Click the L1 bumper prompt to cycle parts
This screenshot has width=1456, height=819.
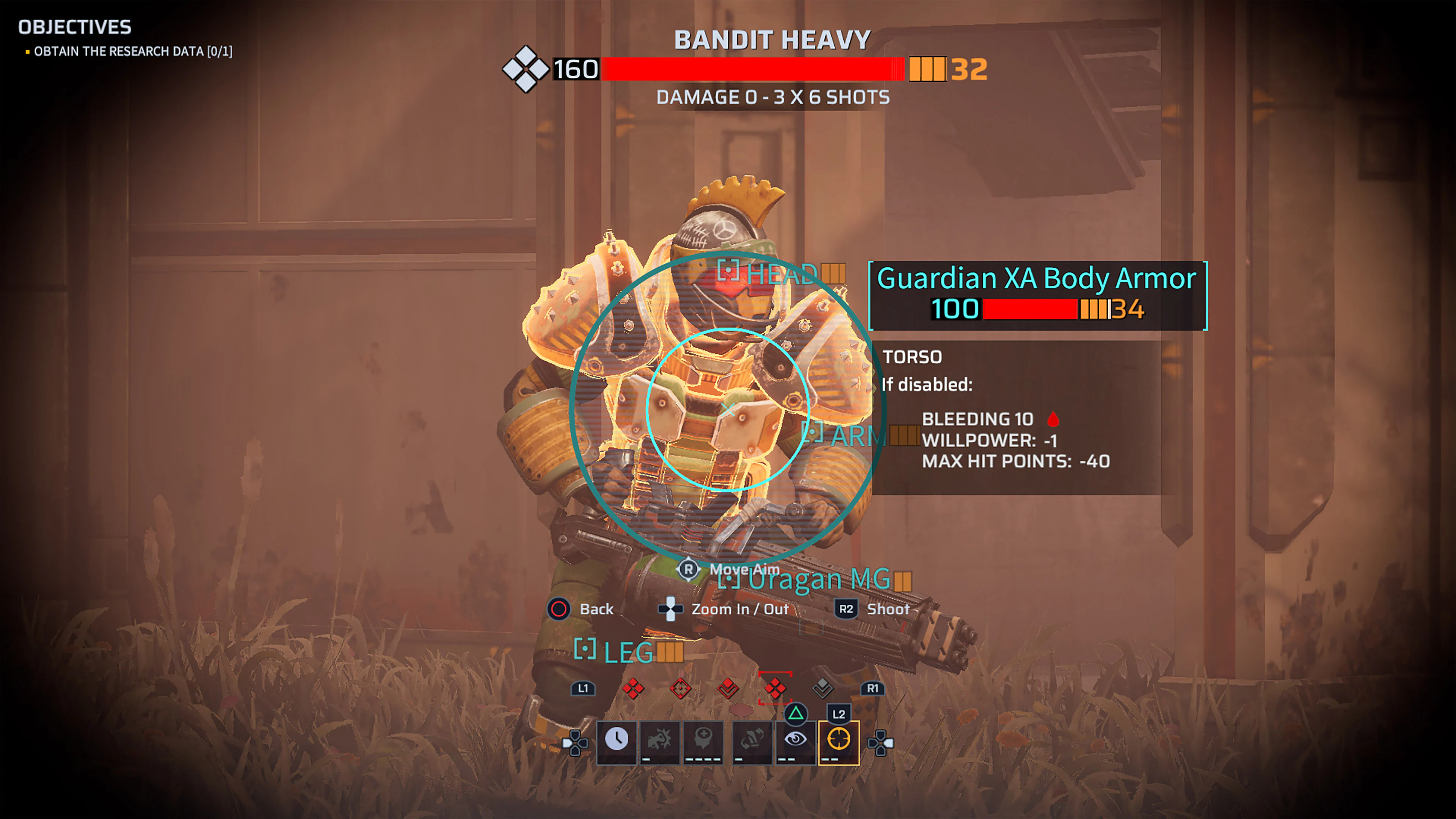[x=583, y=690]
